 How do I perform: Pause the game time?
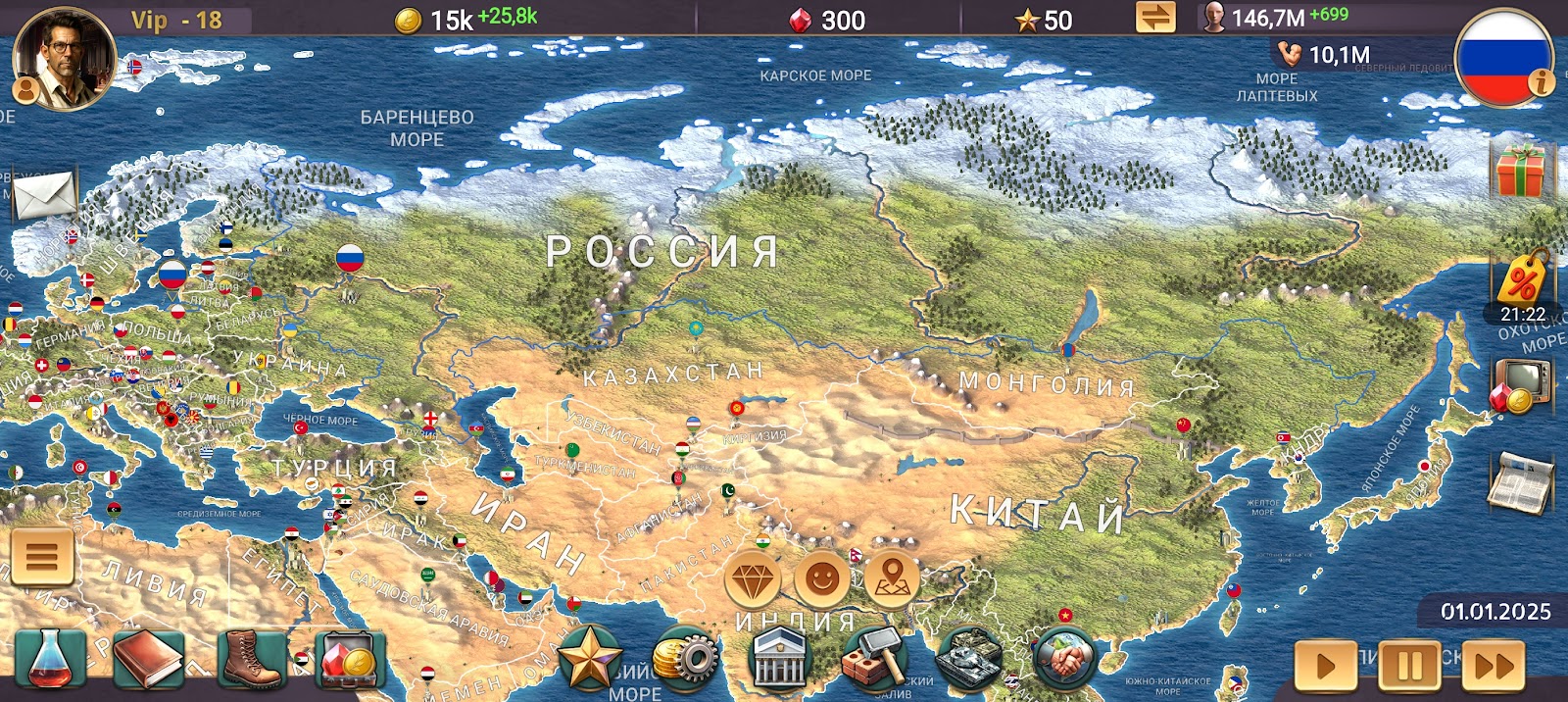[1409, 667]
